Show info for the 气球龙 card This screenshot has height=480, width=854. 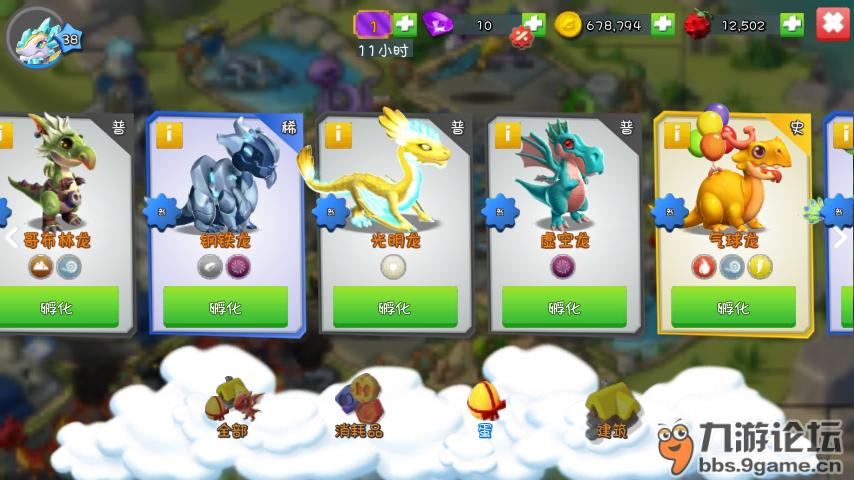pos(676,134)
